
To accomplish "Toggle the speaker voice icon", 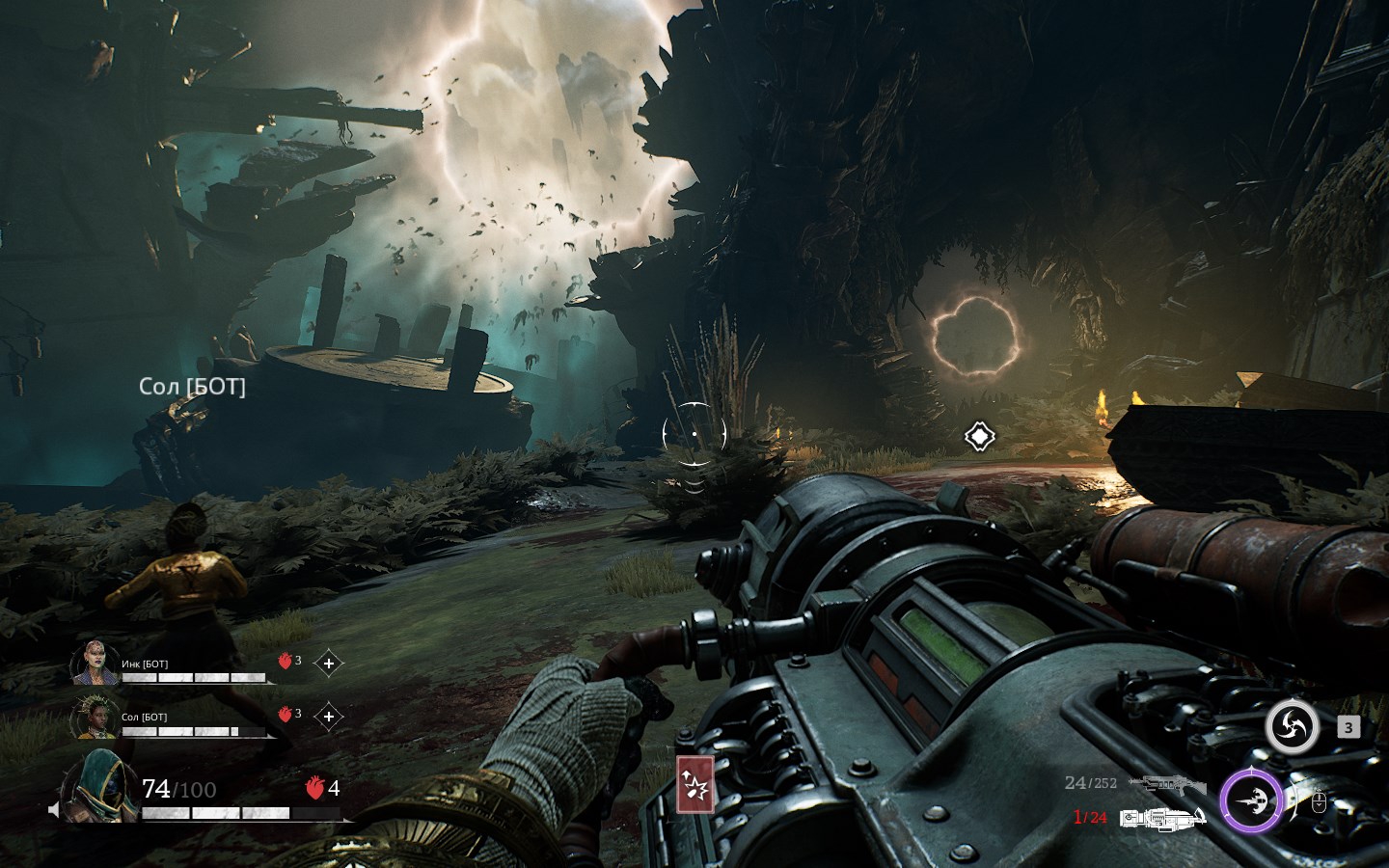I will pyautogui.click(x=55, y=809).
